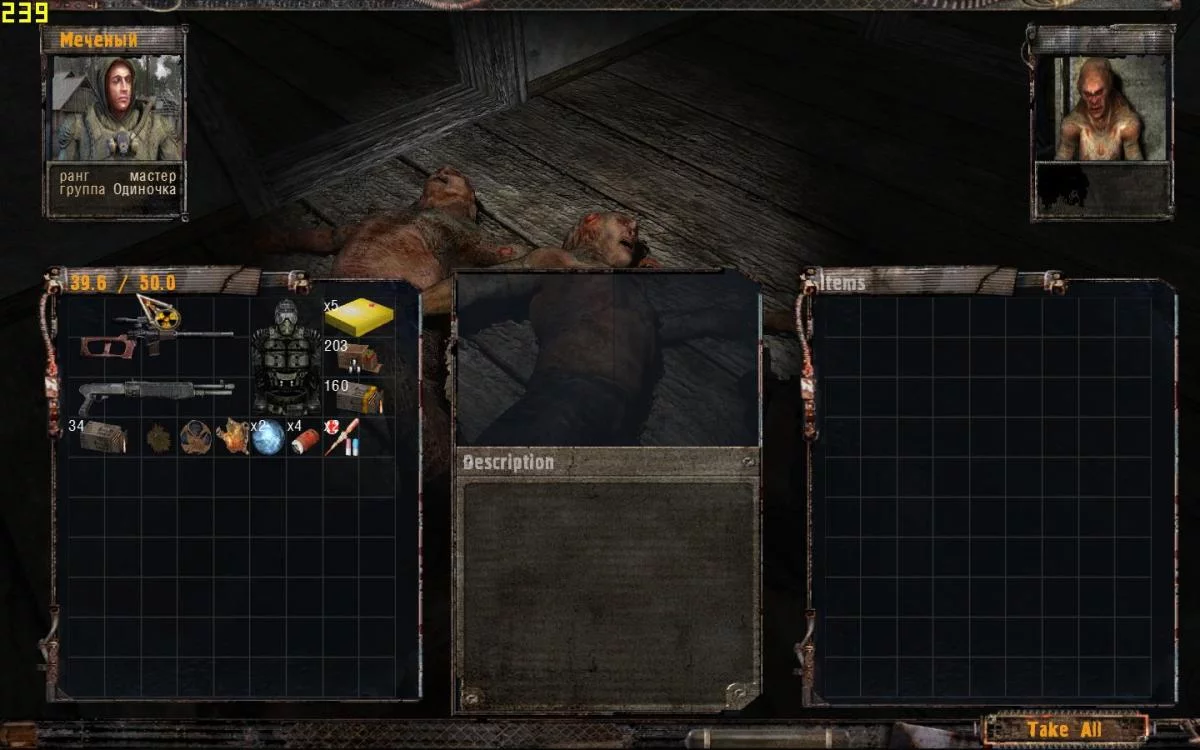This screenshot has height=750, width=1200.
Task: Select the orange fiery artifact
Action: [232, 437]
